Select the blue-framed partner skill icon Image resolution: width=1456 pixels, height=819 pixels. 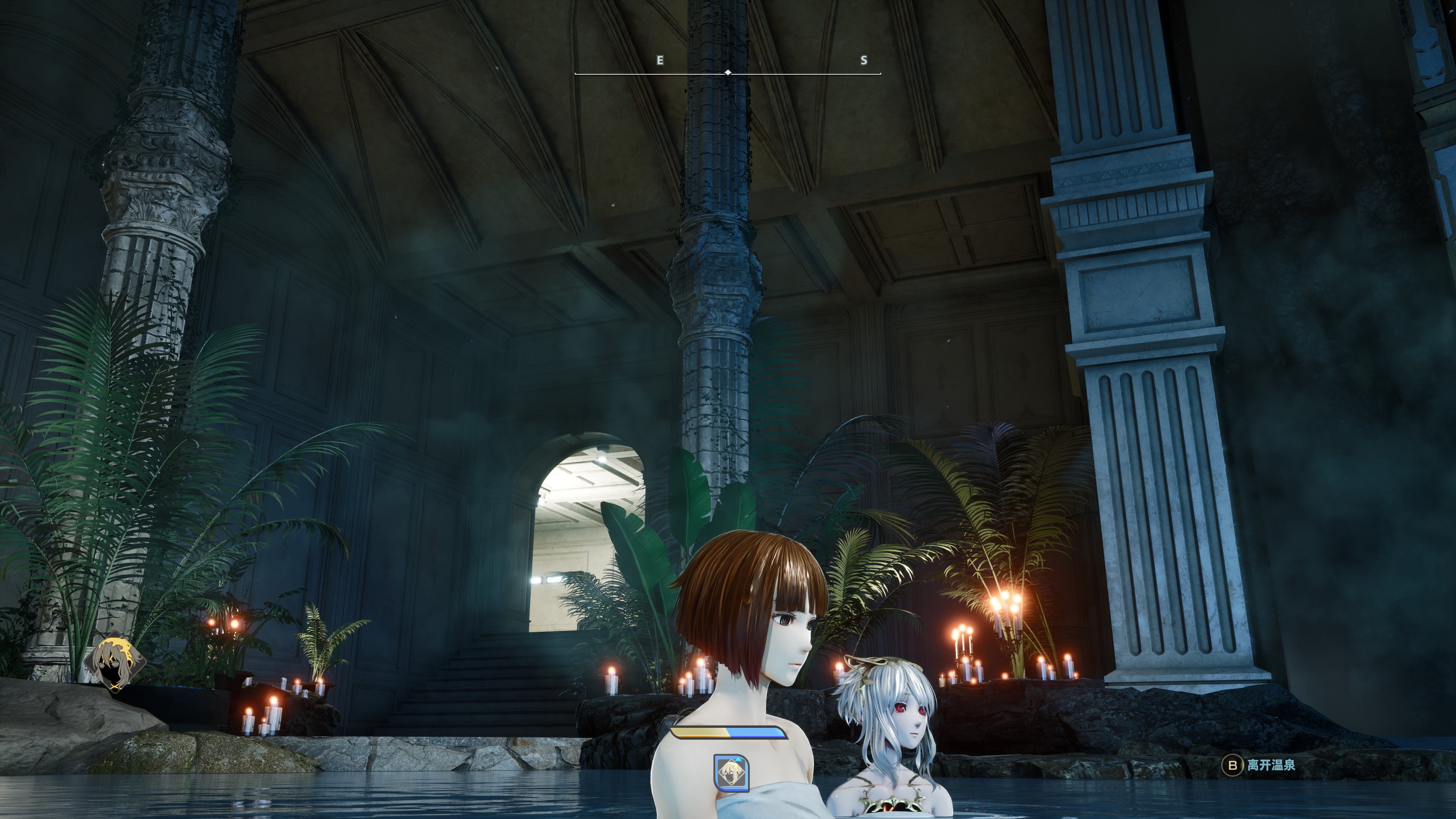731,773
